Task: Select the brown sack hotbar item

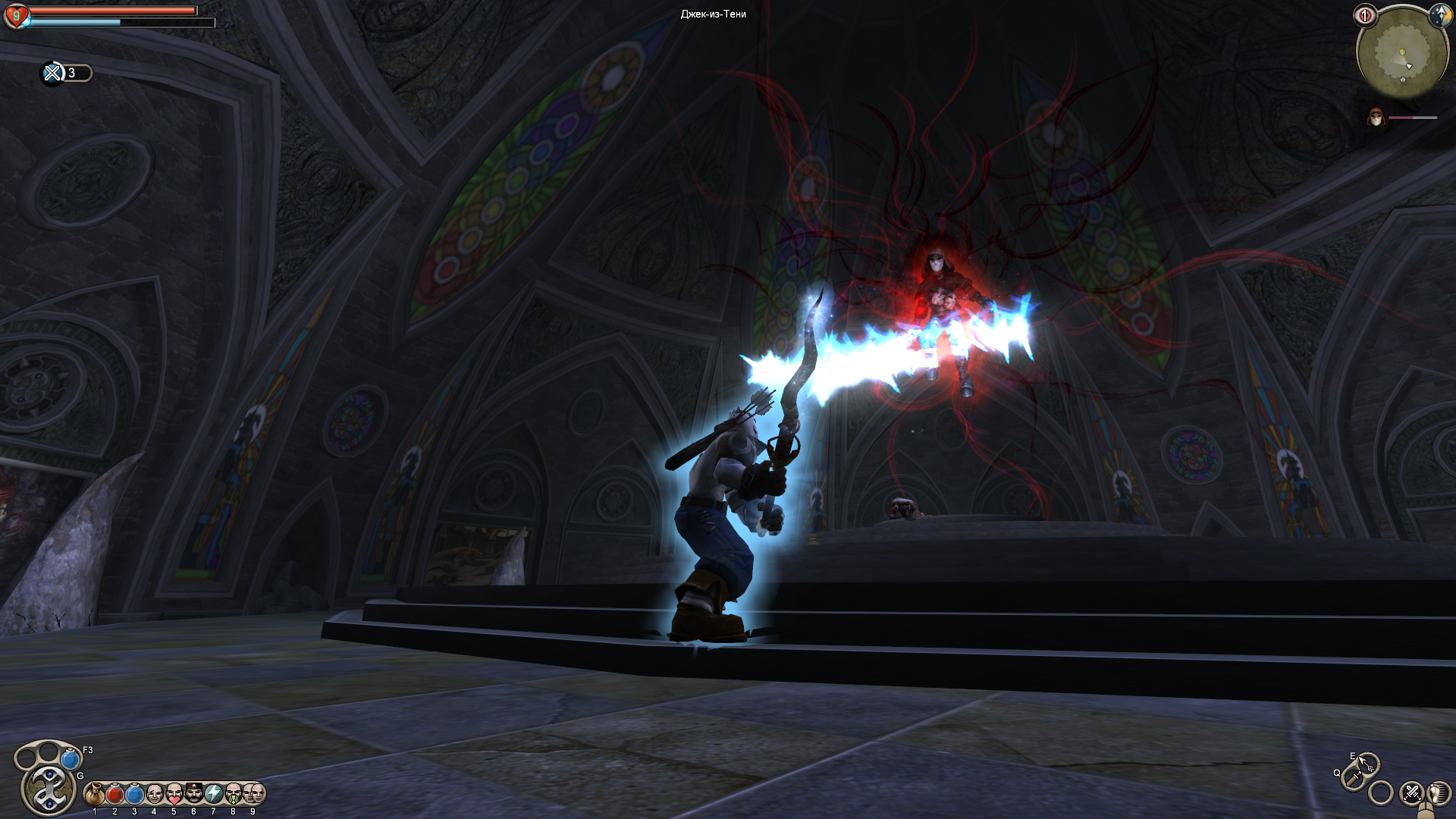Action: [x=95, y=794]
